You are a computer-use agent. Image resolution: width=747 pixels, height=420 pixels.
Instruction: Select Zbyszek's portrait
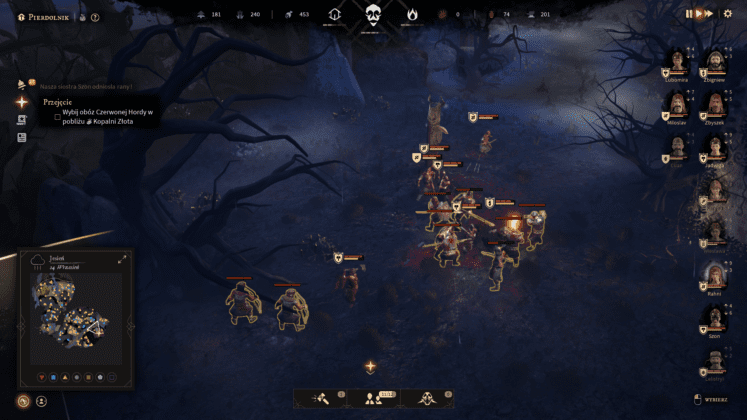pyautogui.click(x=715, y=103)
